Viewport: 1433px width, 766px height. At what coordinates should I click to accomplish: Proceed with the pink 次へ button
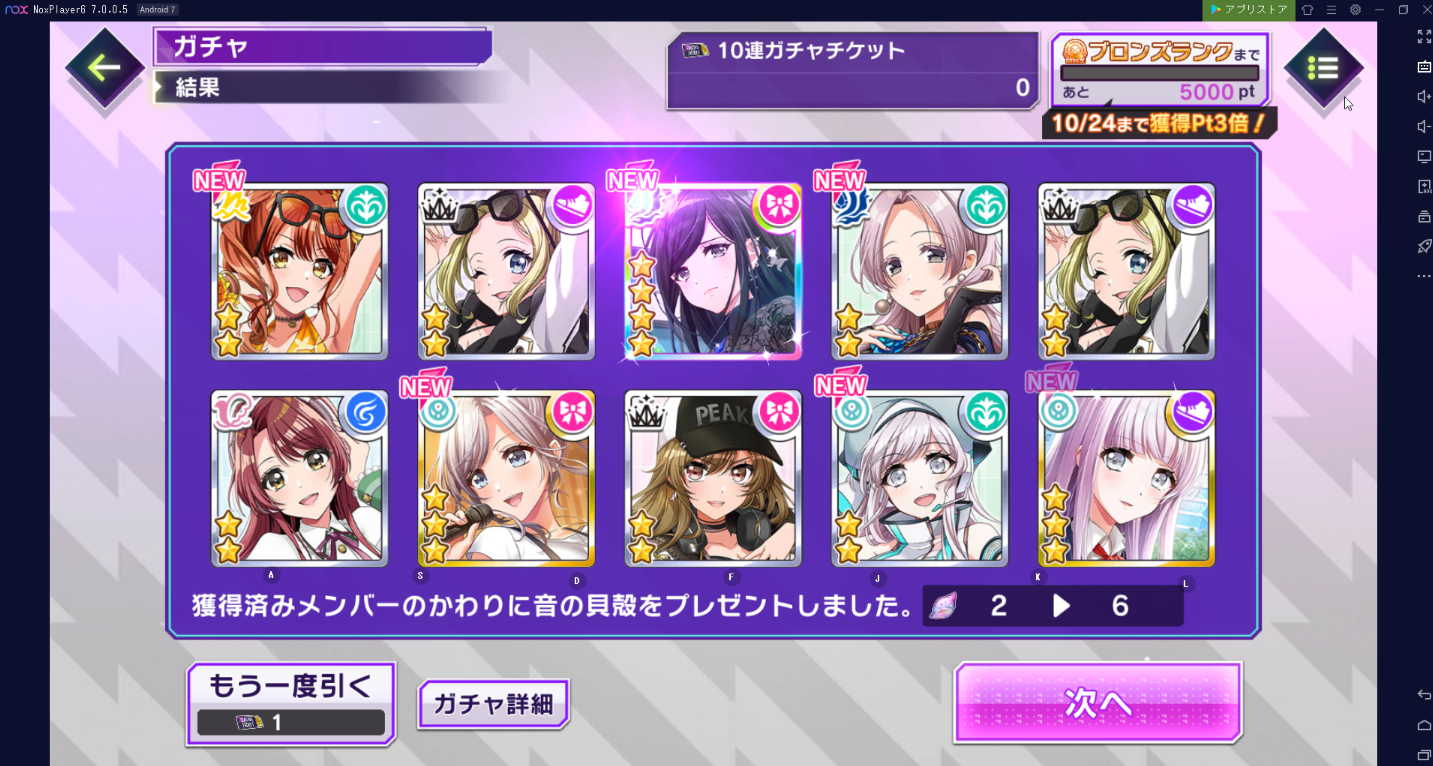[1097, 703]
